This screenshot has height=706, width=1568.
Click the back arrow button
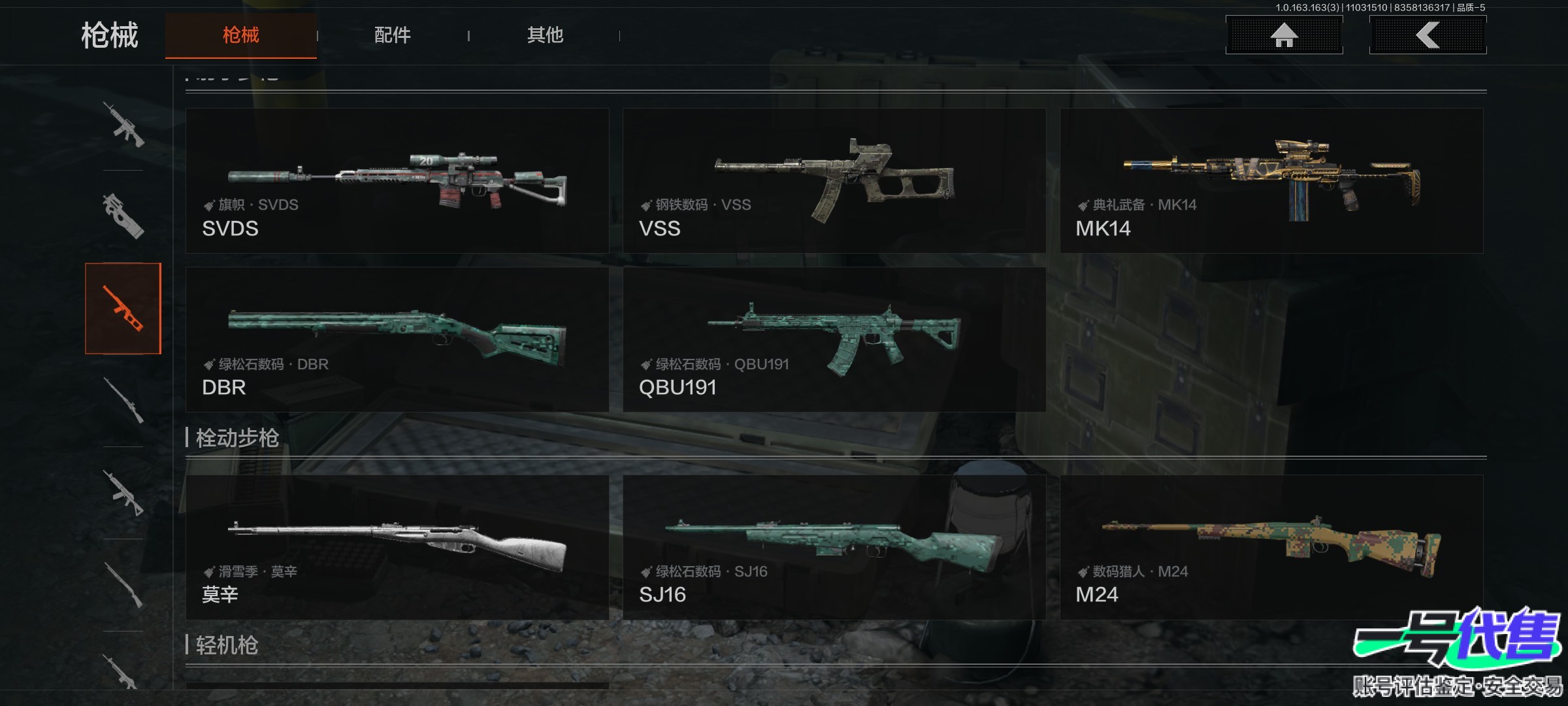(x=1428, y=35)
